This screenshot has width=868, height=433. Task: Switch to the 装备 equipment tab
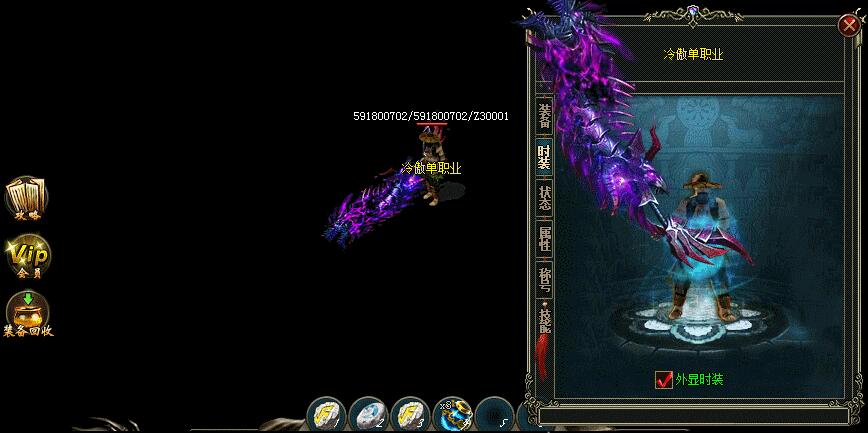click(544, 116)
